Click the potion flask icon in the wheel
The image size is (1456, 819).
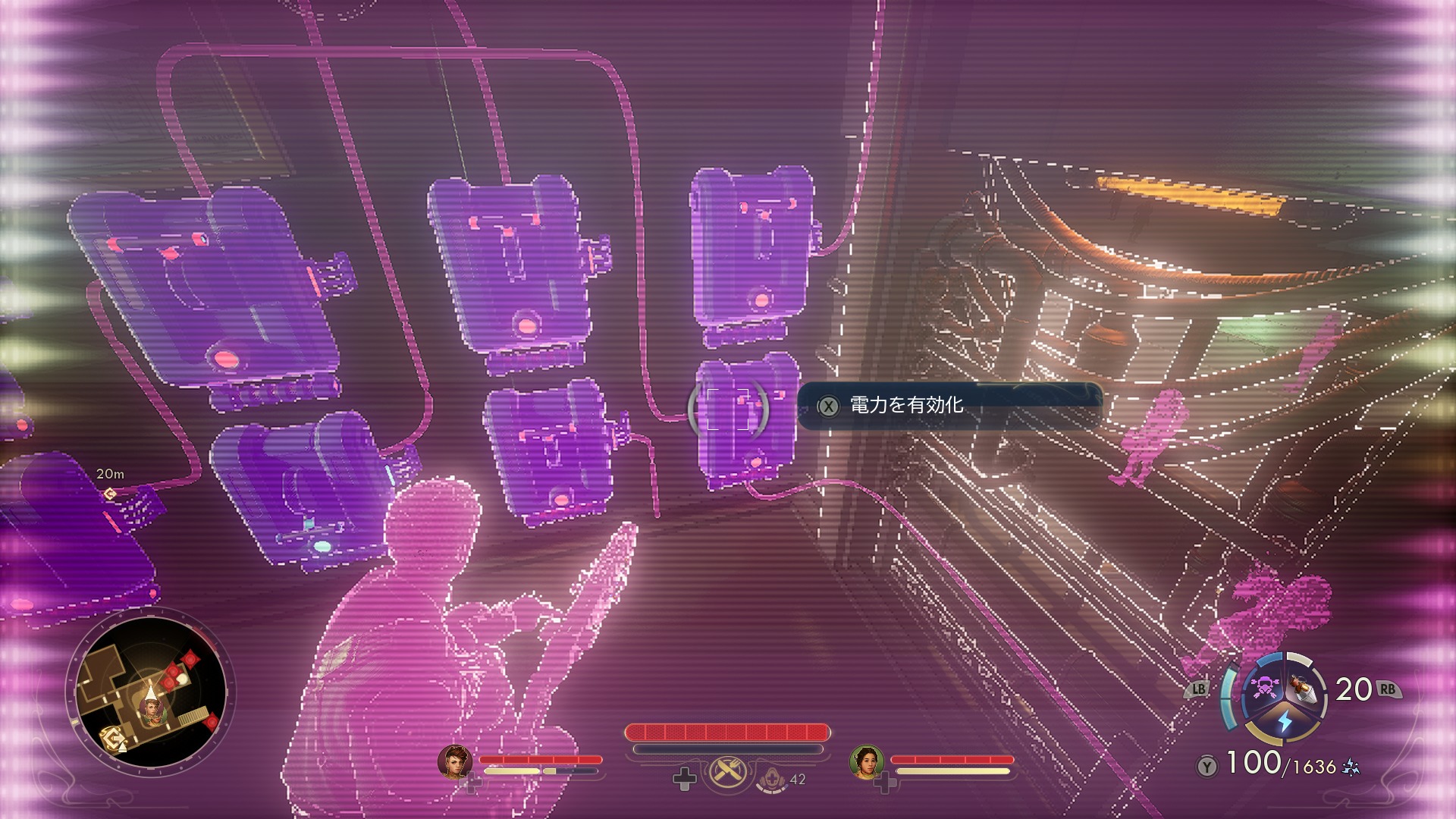[x=1301, y=690]
